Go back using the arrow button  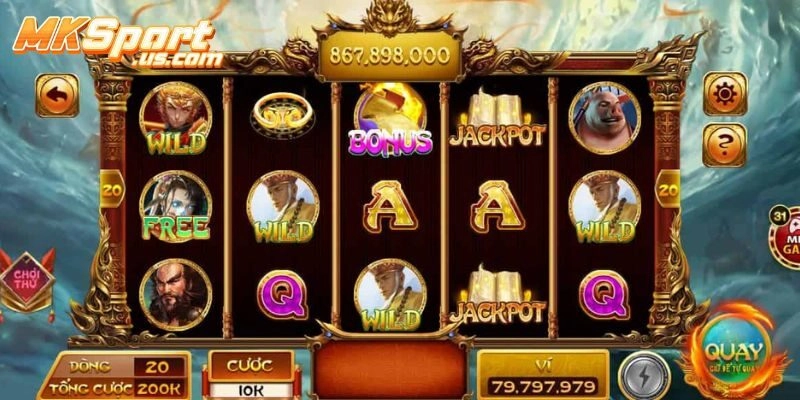point(57,95)
